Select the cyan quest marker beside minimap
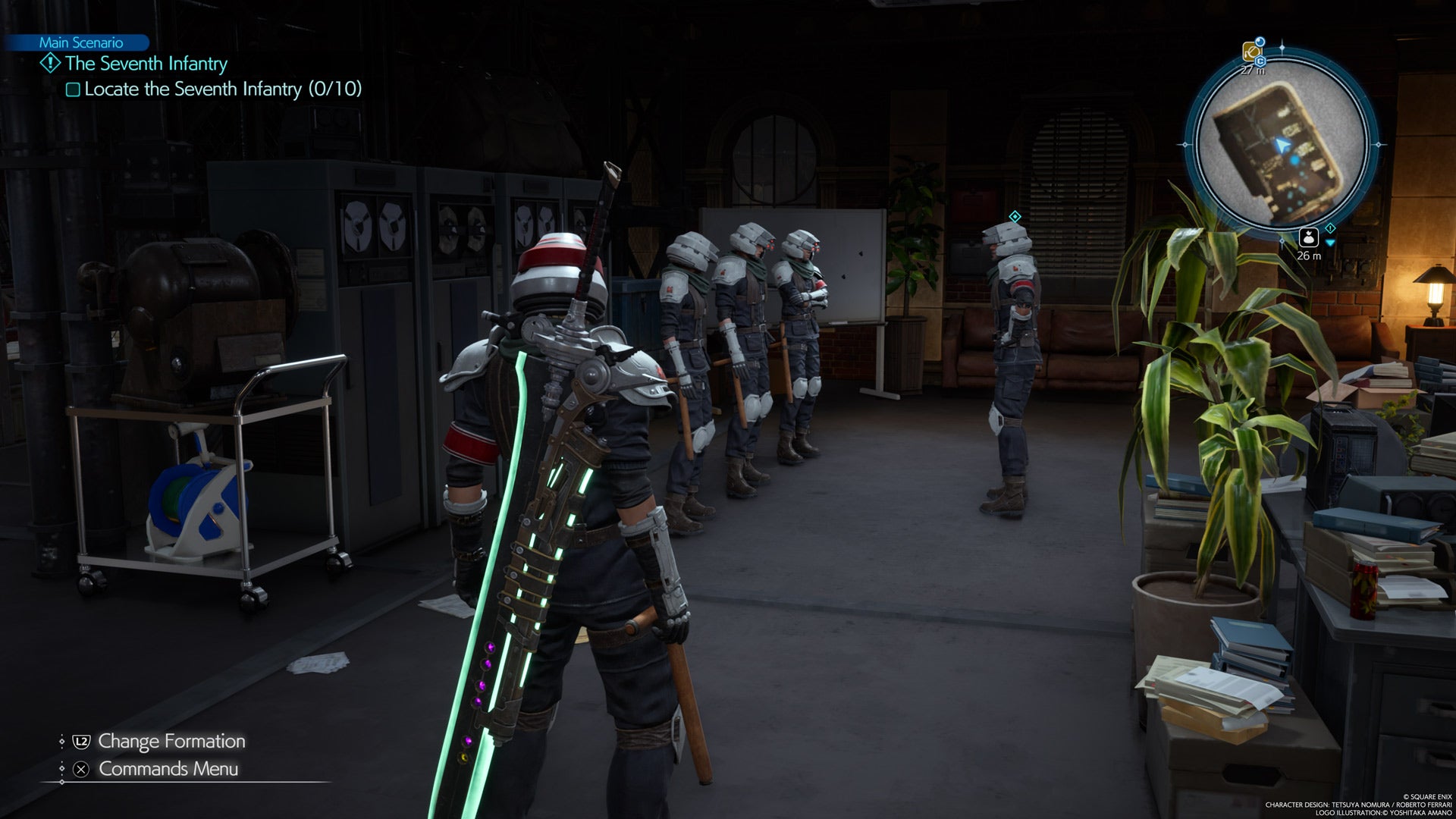This screenshot has height=819, width=1456. point(1330,228)
